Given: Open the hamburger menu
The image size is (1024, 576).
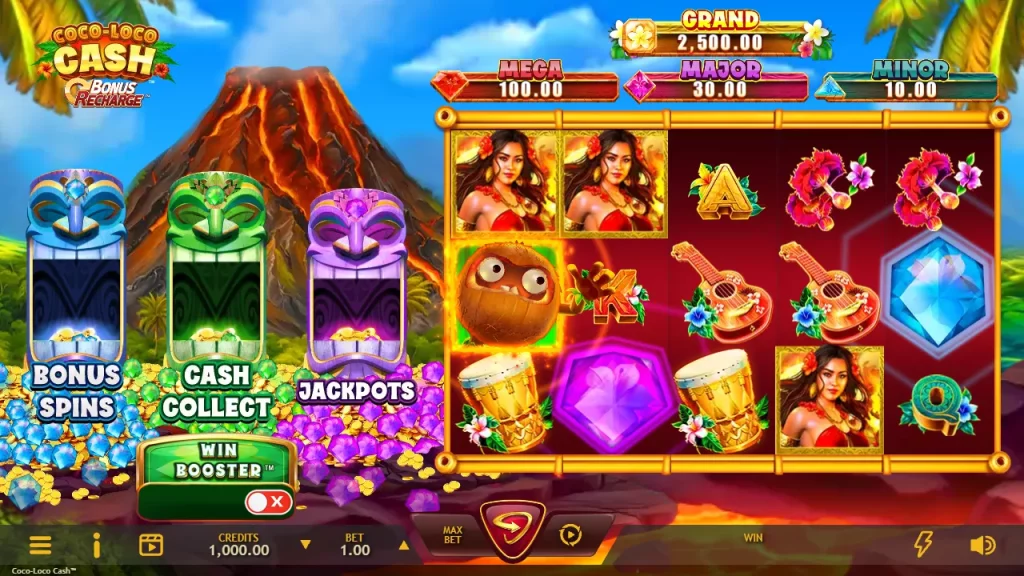Looking at the screenshot, I should click(40, 545).
